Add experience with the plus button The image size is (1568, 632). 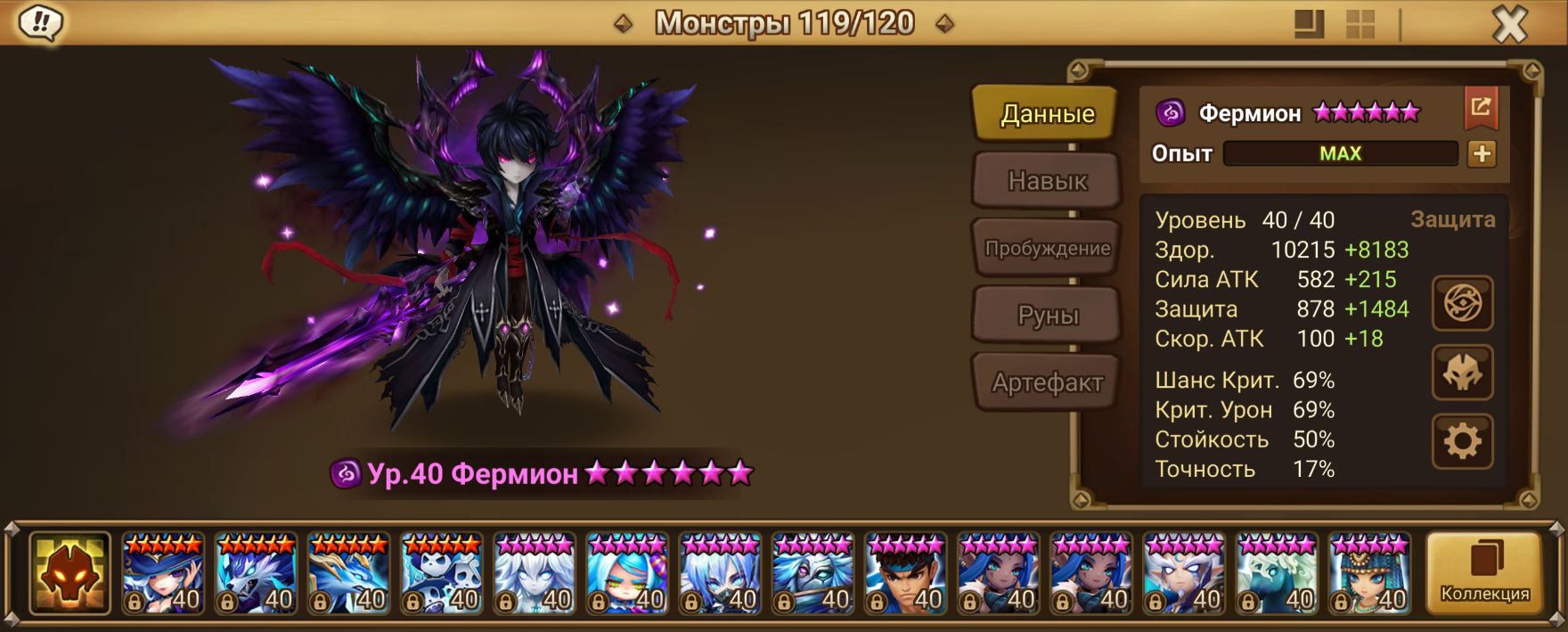click(1482, 153)
